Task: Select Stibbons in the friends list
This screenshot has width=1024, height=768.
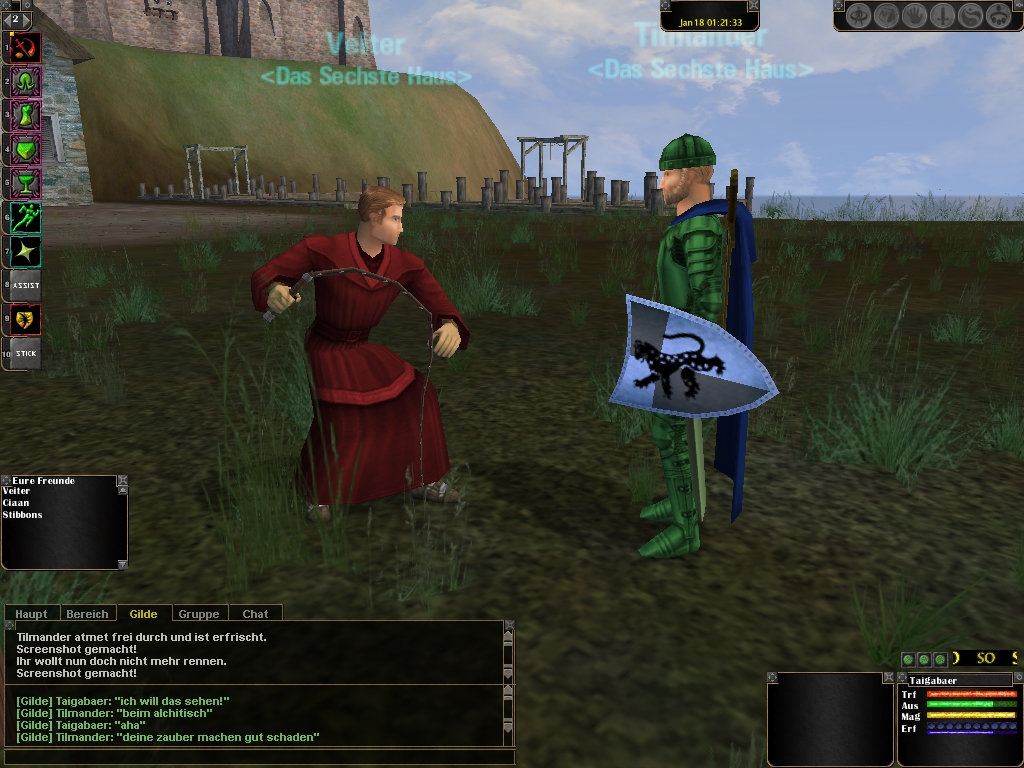Action: pyautogui.click(x=22, y=514)
